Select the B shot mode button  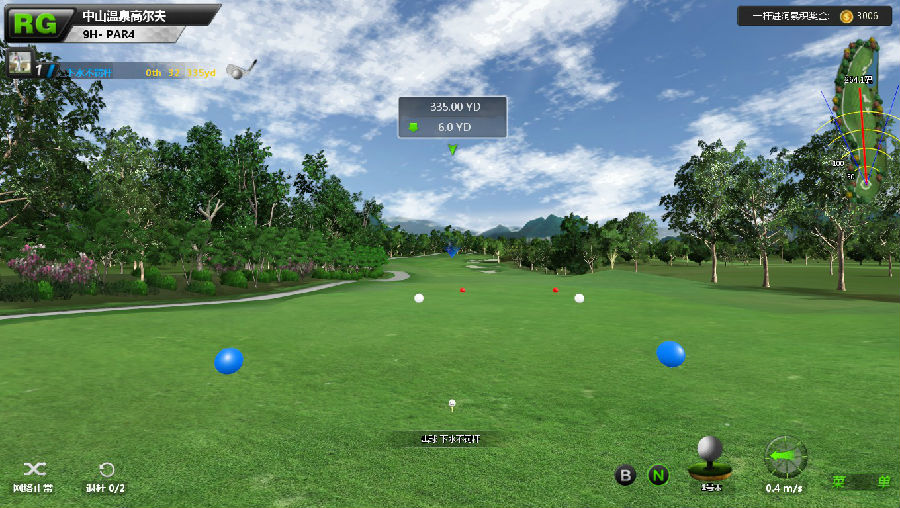point(625,475)
